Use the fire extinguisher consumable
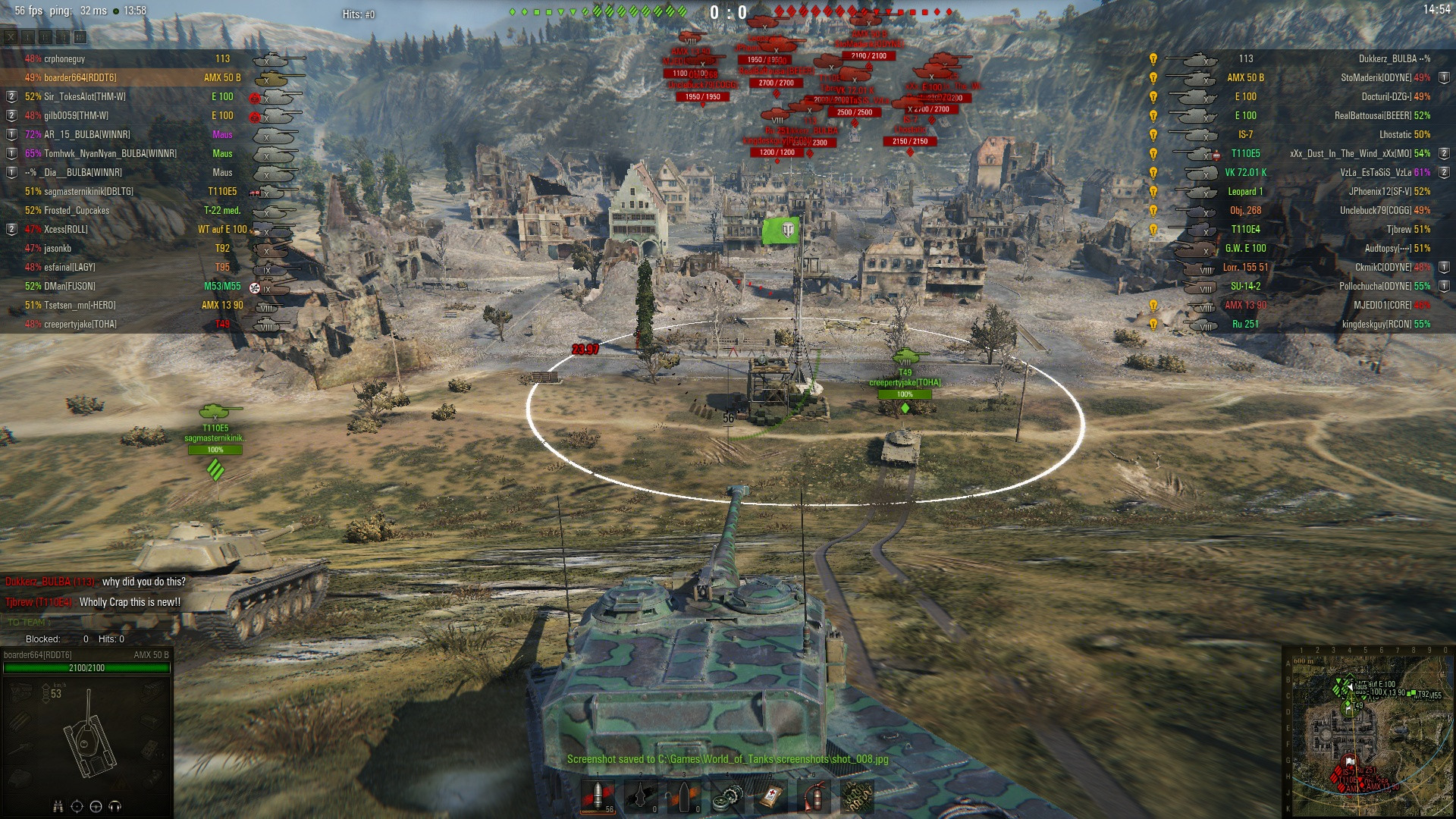The width and height of the screenshot is (1456, 819). [813, 797]
